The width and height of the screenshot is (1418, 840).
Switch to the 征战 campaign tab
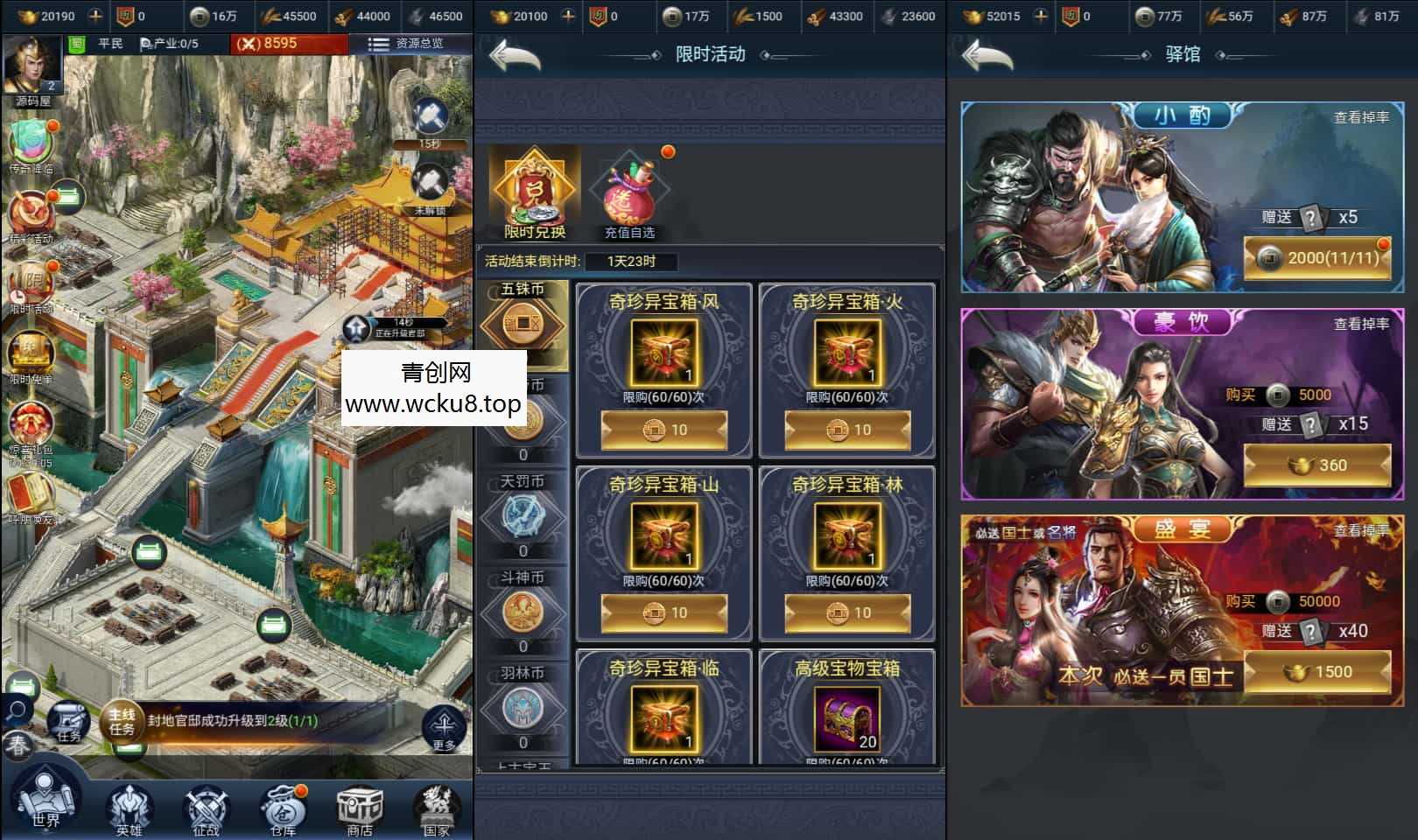click(x=206, y=808)
